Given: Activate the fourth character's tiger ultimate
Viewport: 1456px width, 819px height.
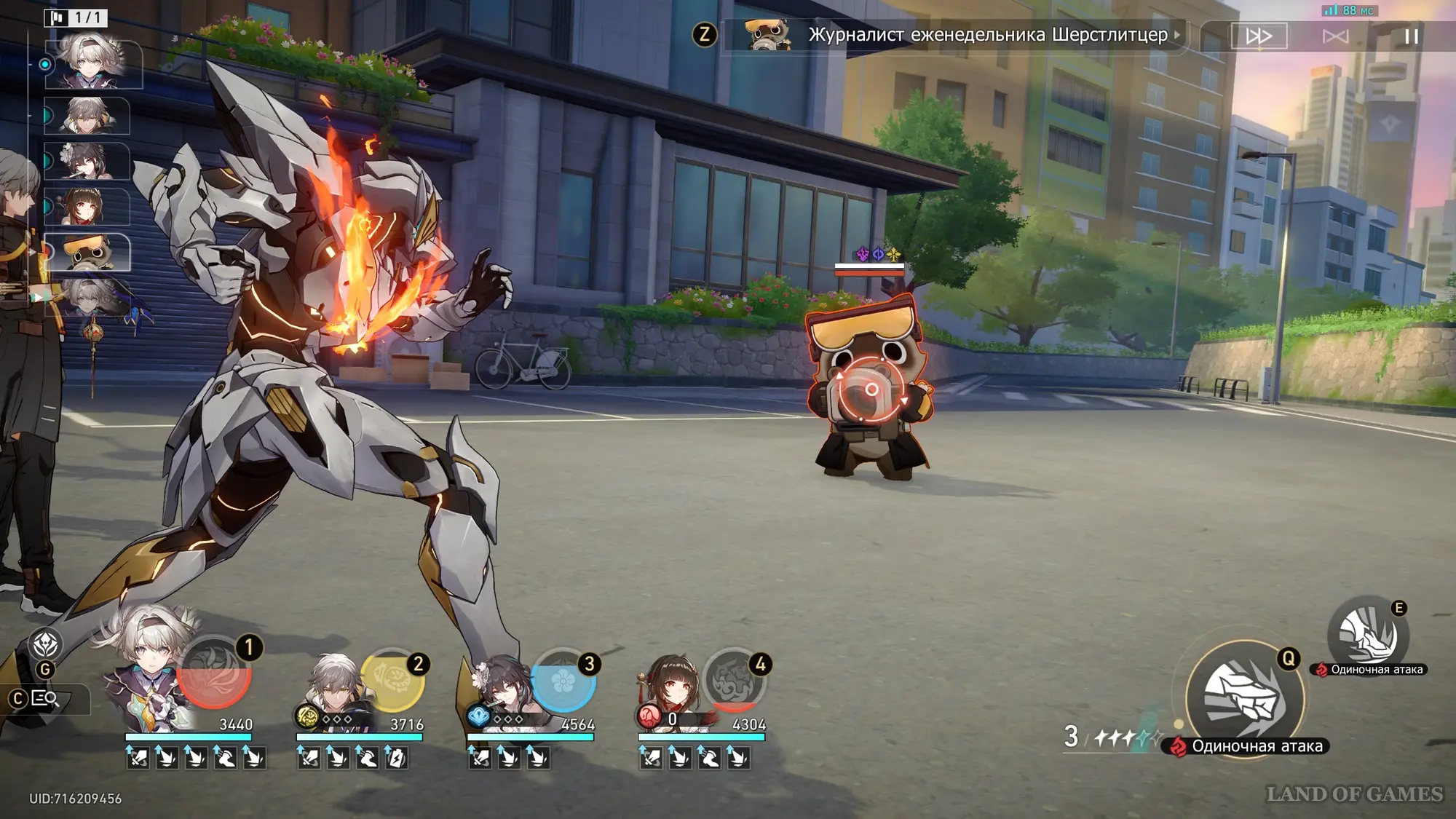Looking at the screenshot, I should click(734, 680).
